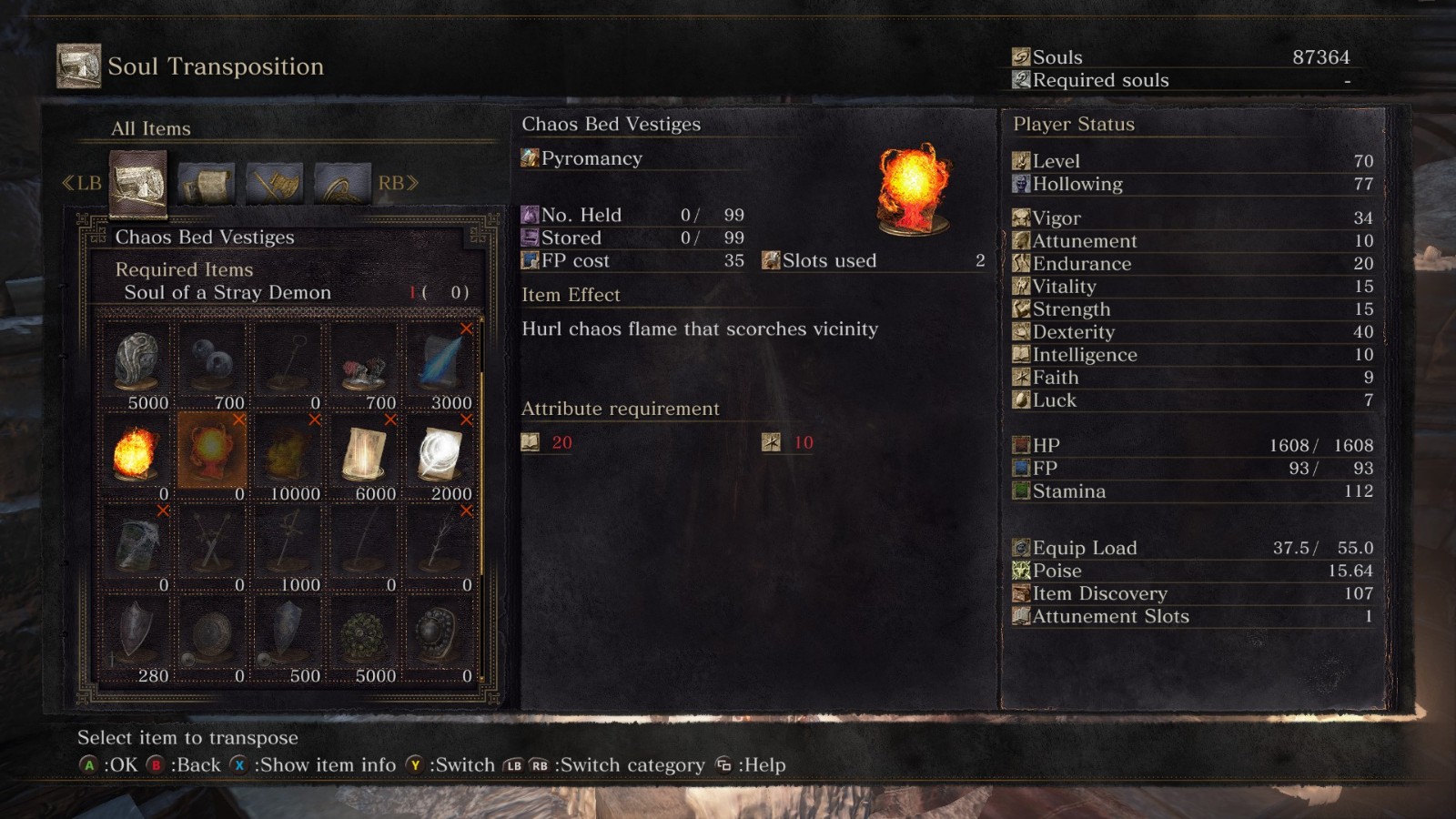Choose the weapon slot costing 1000 souls

point(288,546)
